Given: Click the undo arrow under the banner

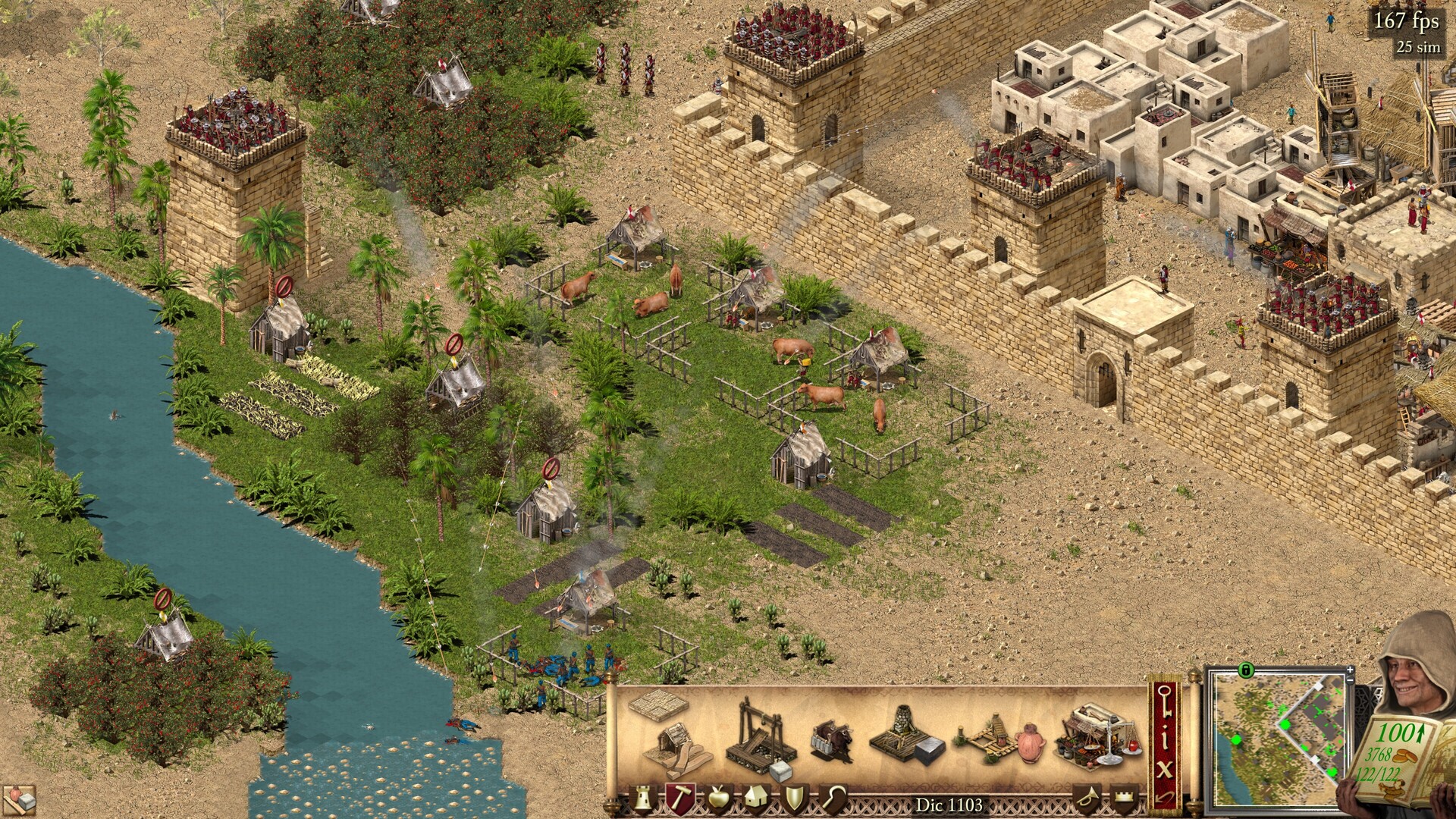Looking at the screenshot, I should 1165,796.
